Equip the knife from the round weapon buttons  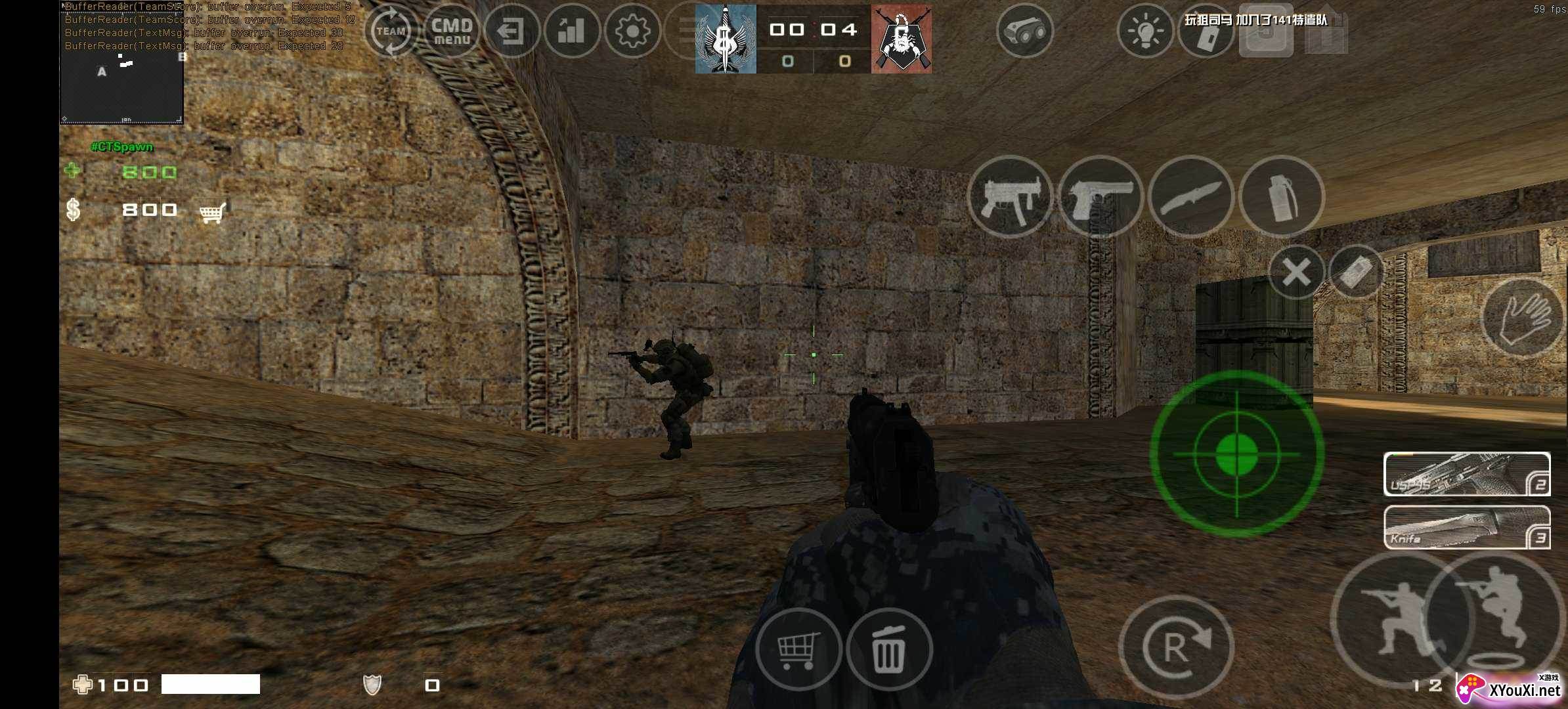click(1190, 196)
